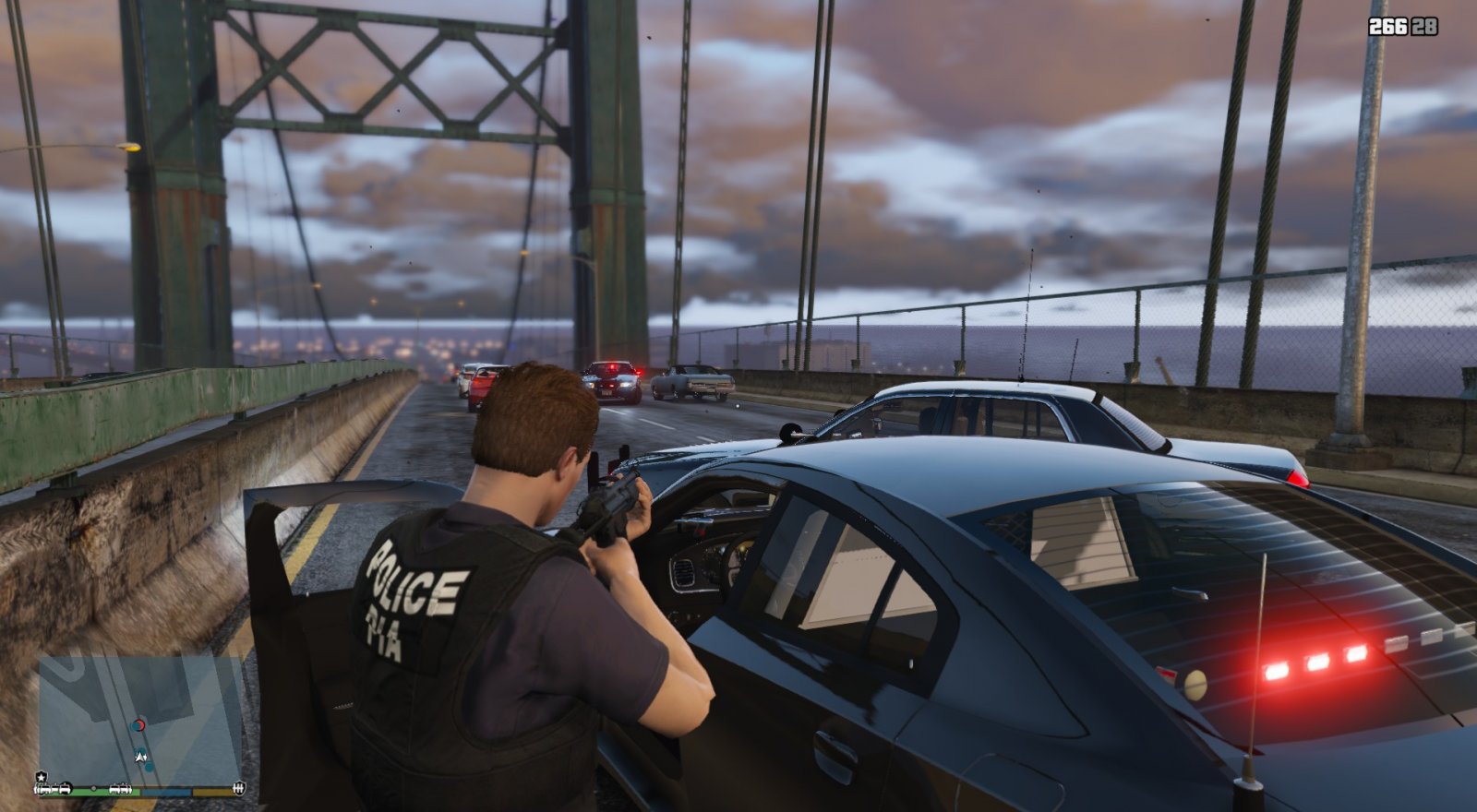Select the red blip on the minimap
Screen dimensions: 1477x812
(138, 725)
